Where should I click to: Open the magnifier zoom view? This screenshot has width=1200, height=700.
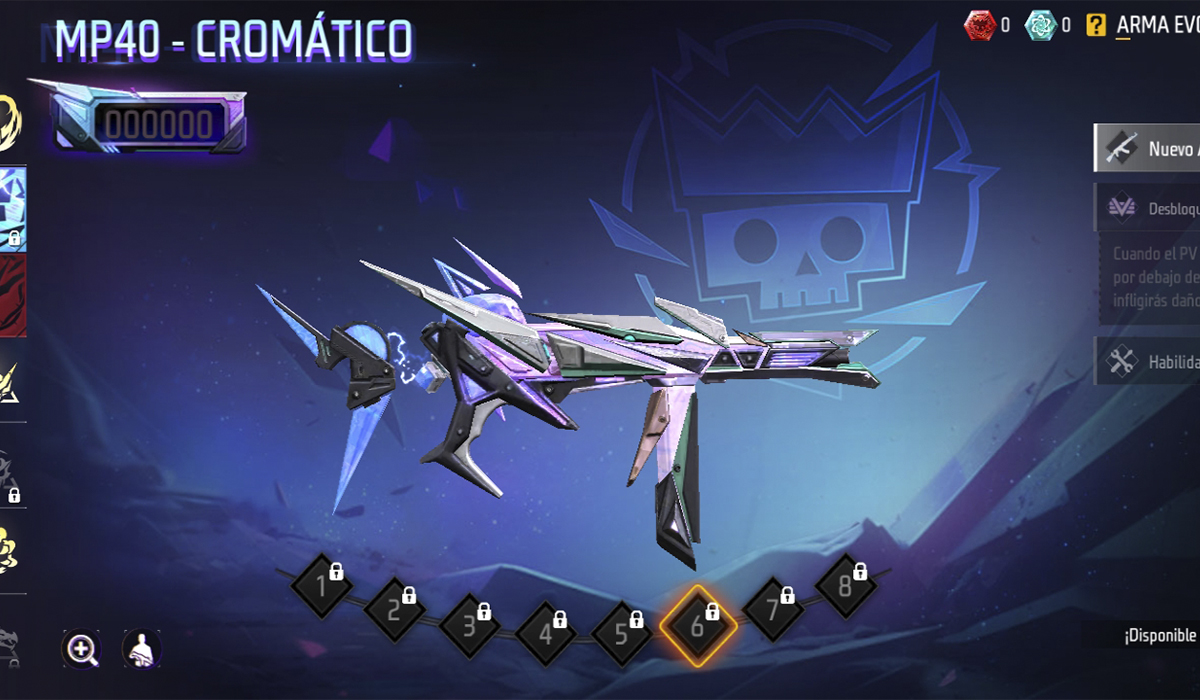point(81,649)
